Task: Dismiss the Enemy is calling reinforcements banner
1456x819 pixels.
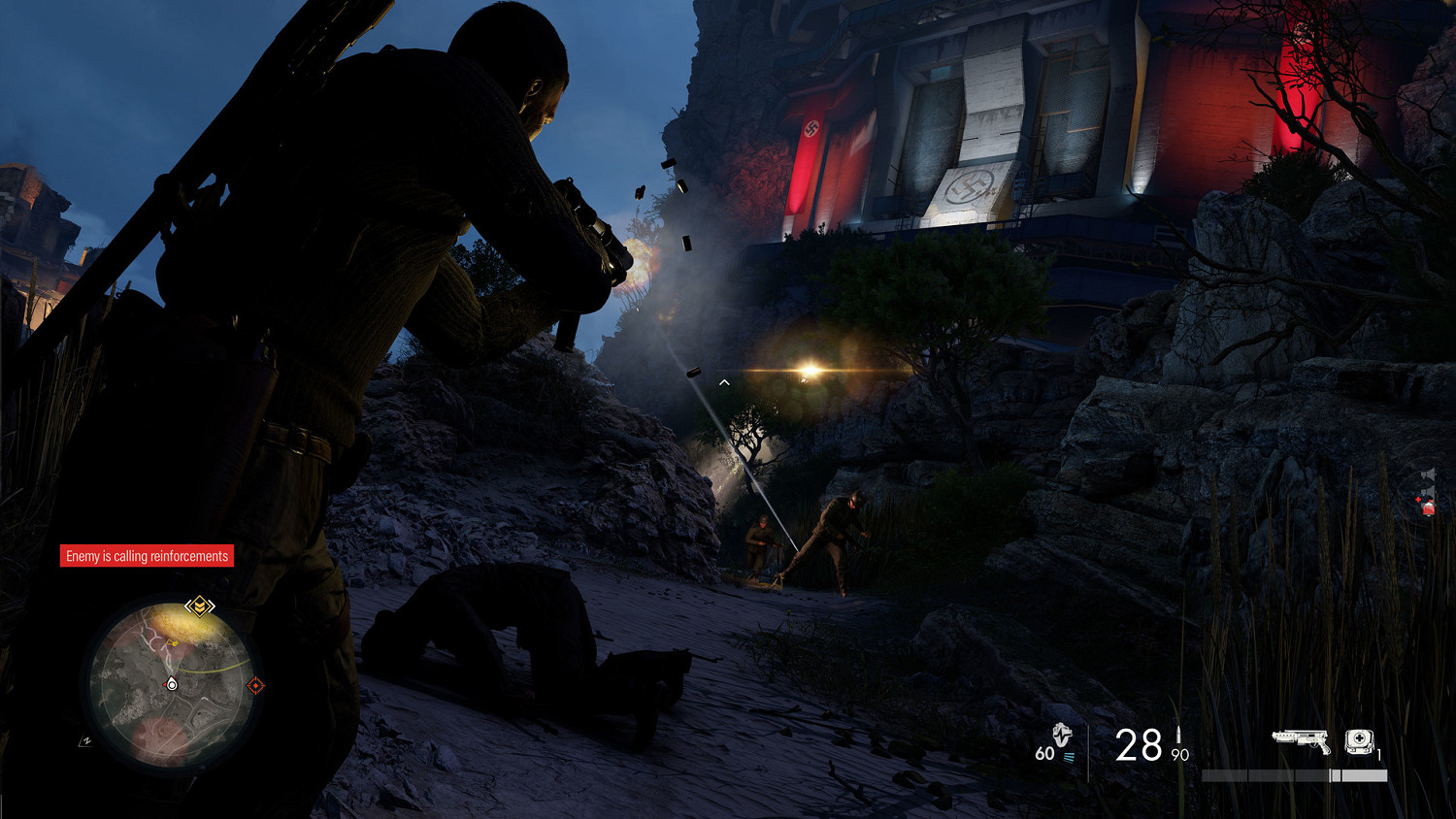Action: [147, 556]
